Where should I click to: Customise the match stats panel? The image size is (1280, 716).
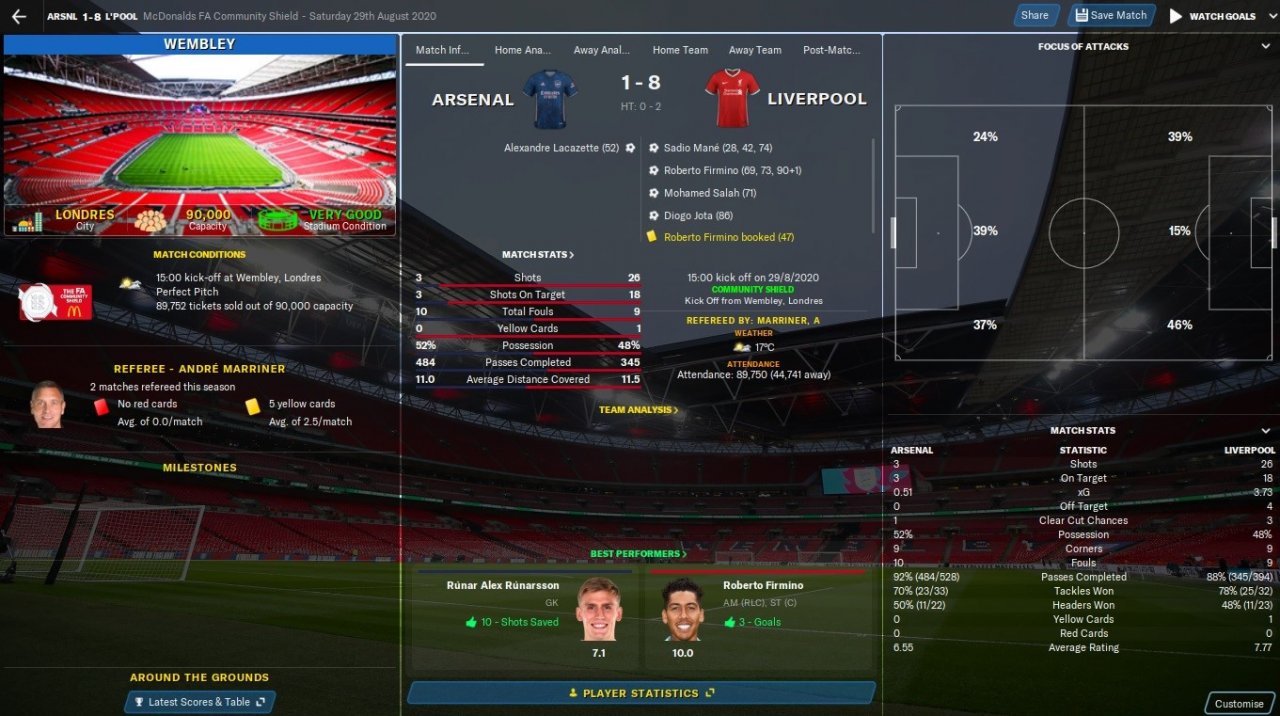click(1238, 703)
